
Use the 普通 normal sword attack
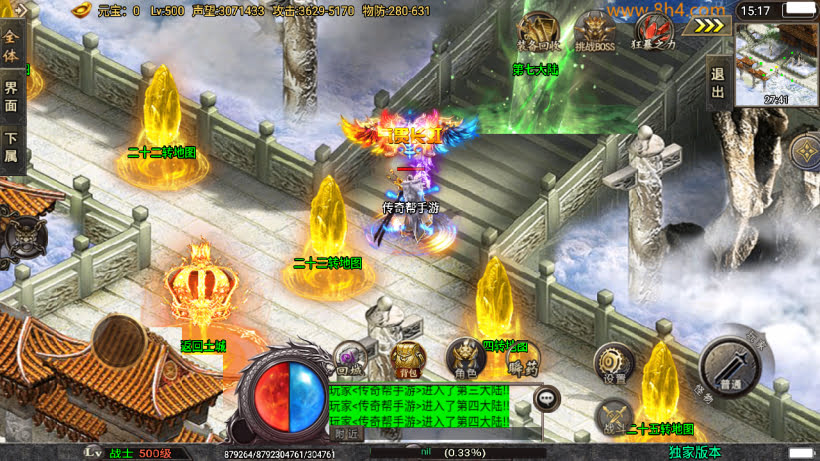732,366
